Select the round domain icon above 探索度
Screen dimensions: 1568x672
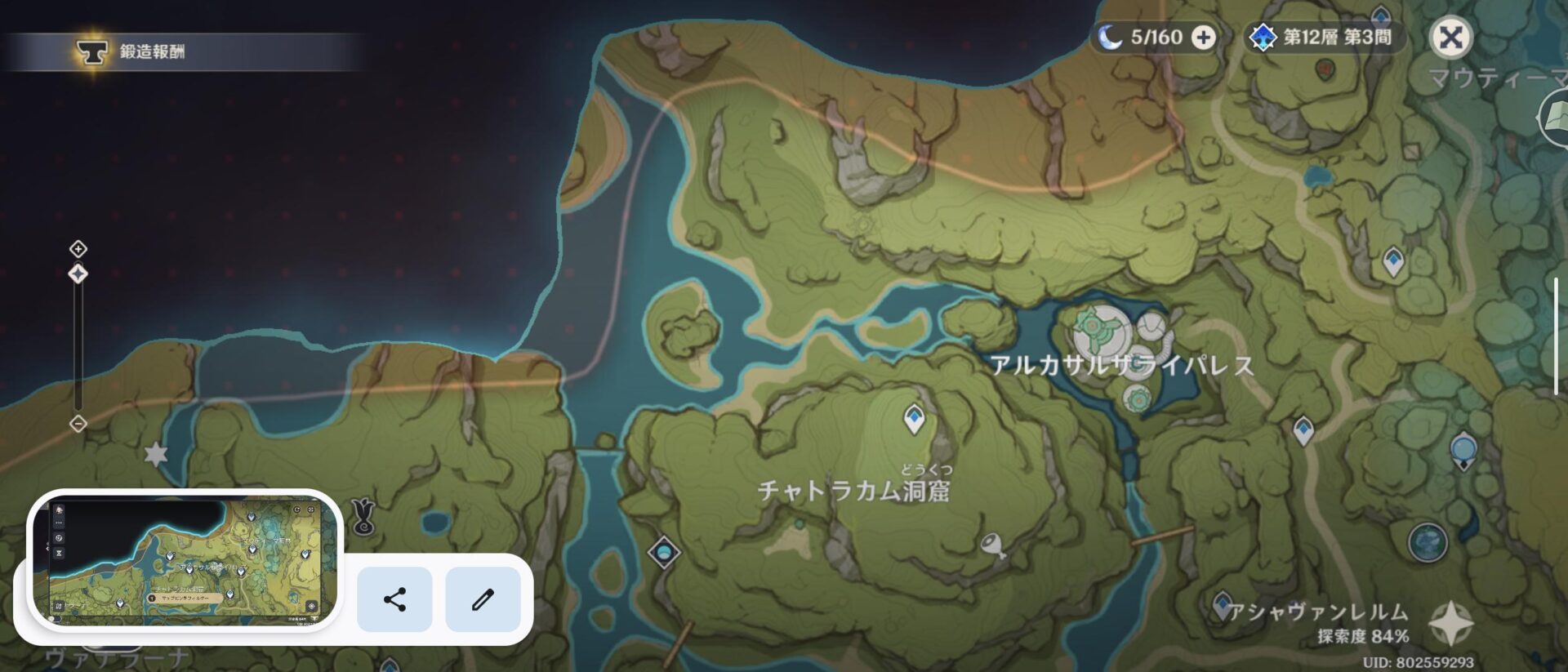coord(1428,541)
